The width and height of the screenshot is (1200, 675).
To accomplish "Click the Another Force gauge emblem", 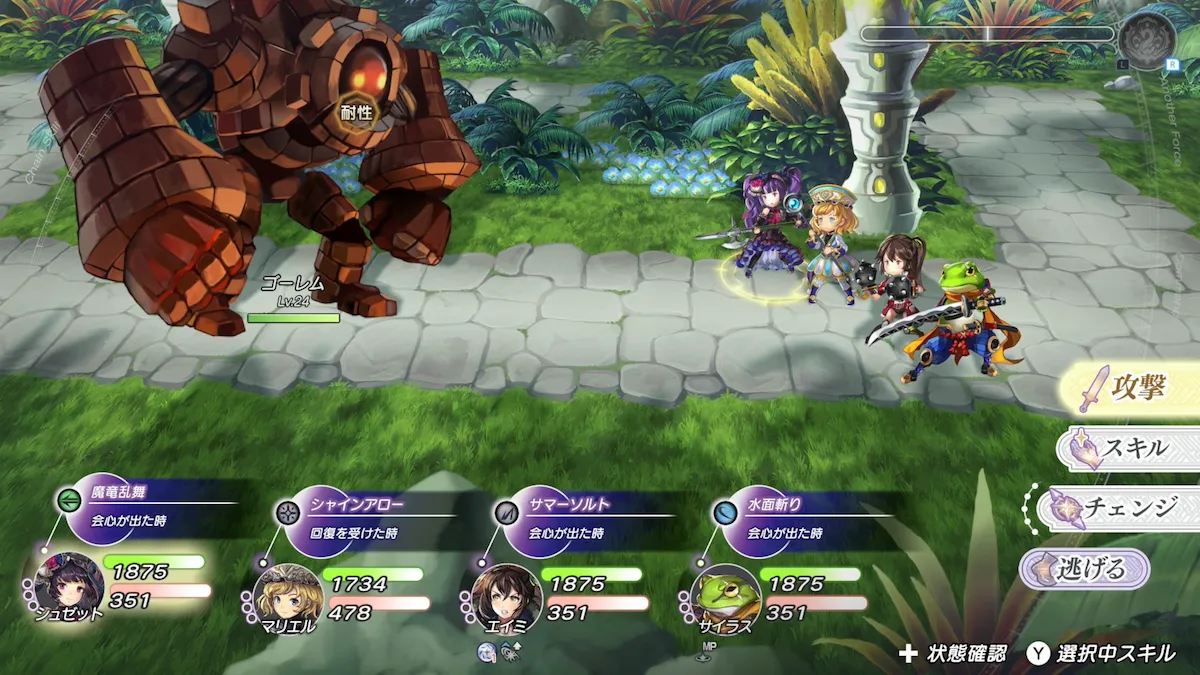I will [1147, 41].
